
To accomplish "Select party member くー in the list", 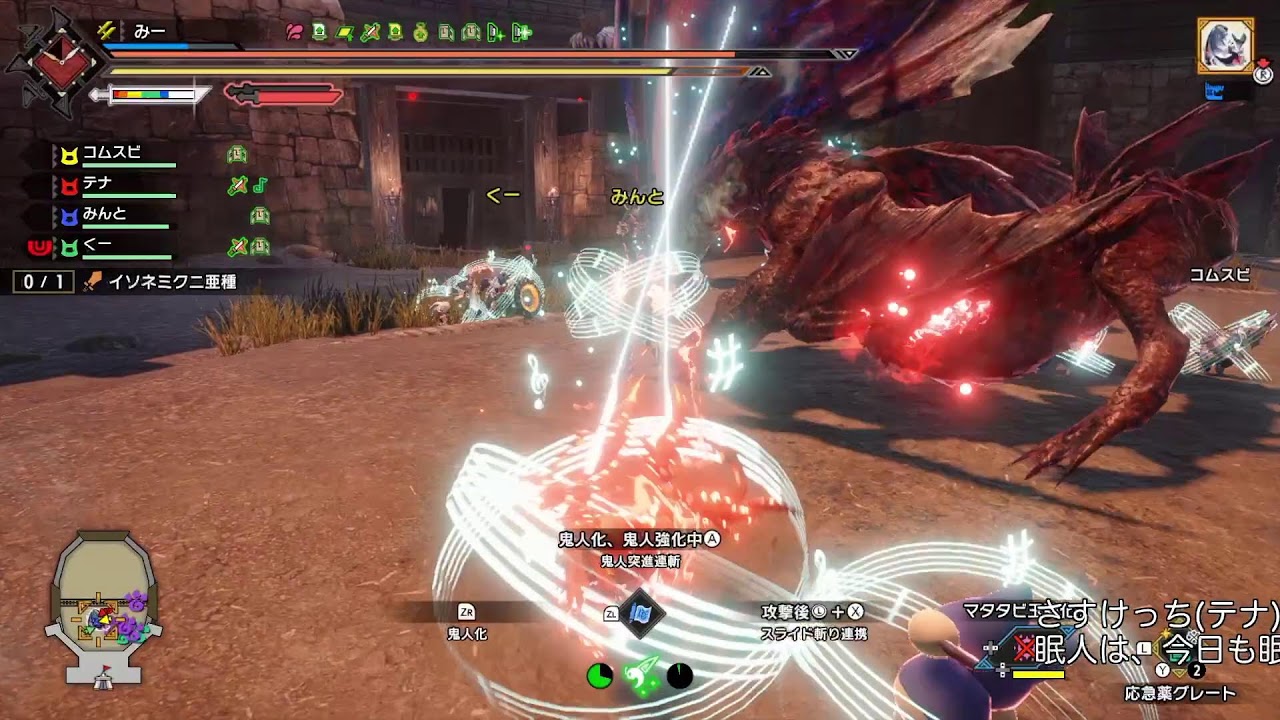I will 97,245.
